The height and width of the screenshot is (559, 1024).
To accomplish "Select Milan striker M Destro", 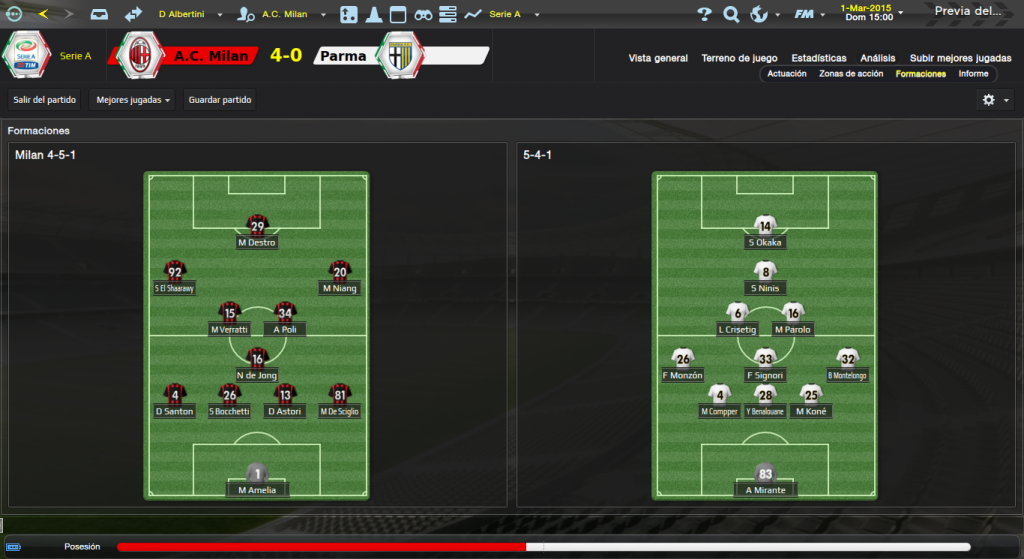I will (x=257, y=233).
